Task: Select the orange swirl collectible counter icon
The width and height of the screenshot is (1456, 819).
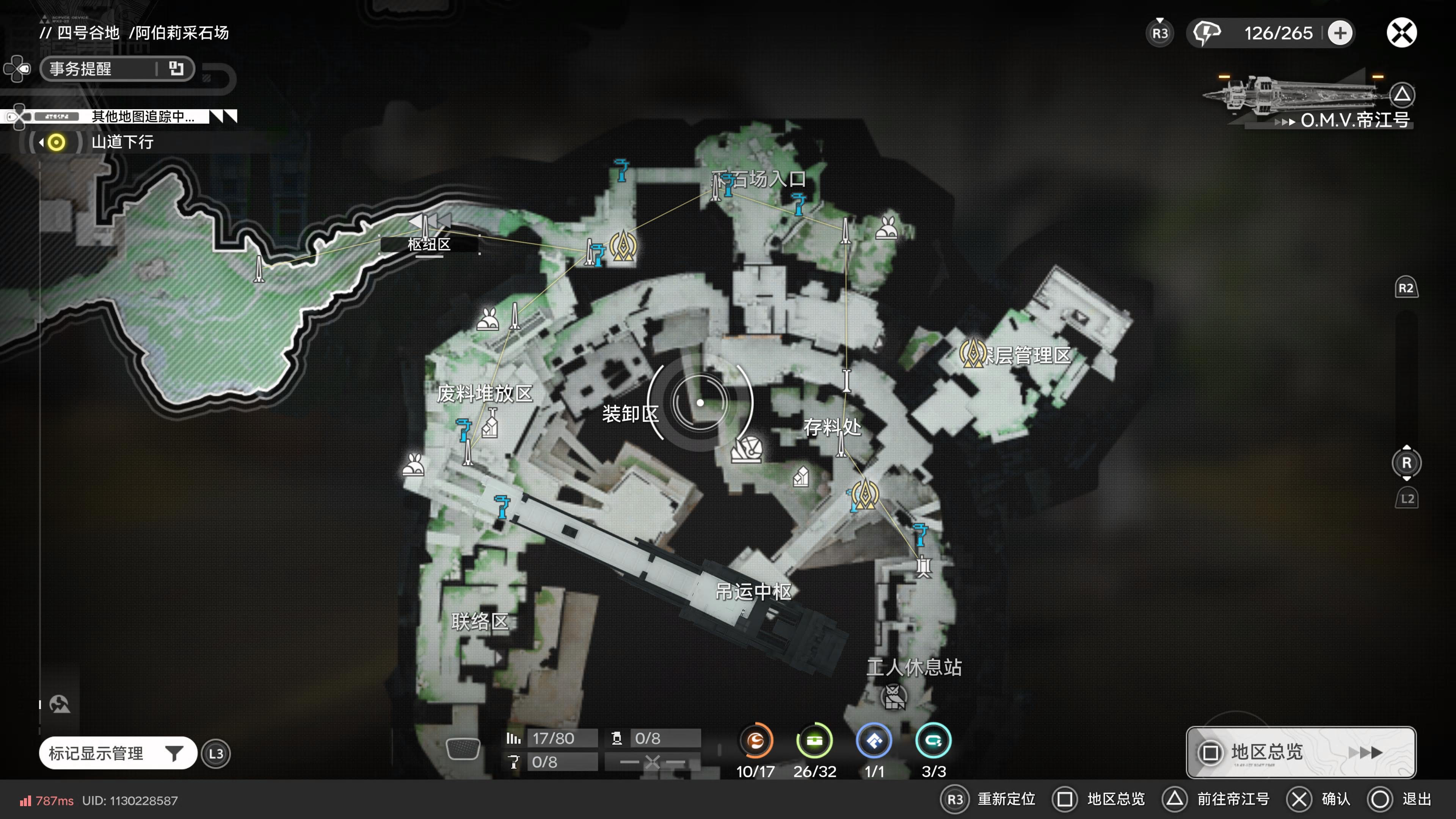Action: (x=756, y=741)
